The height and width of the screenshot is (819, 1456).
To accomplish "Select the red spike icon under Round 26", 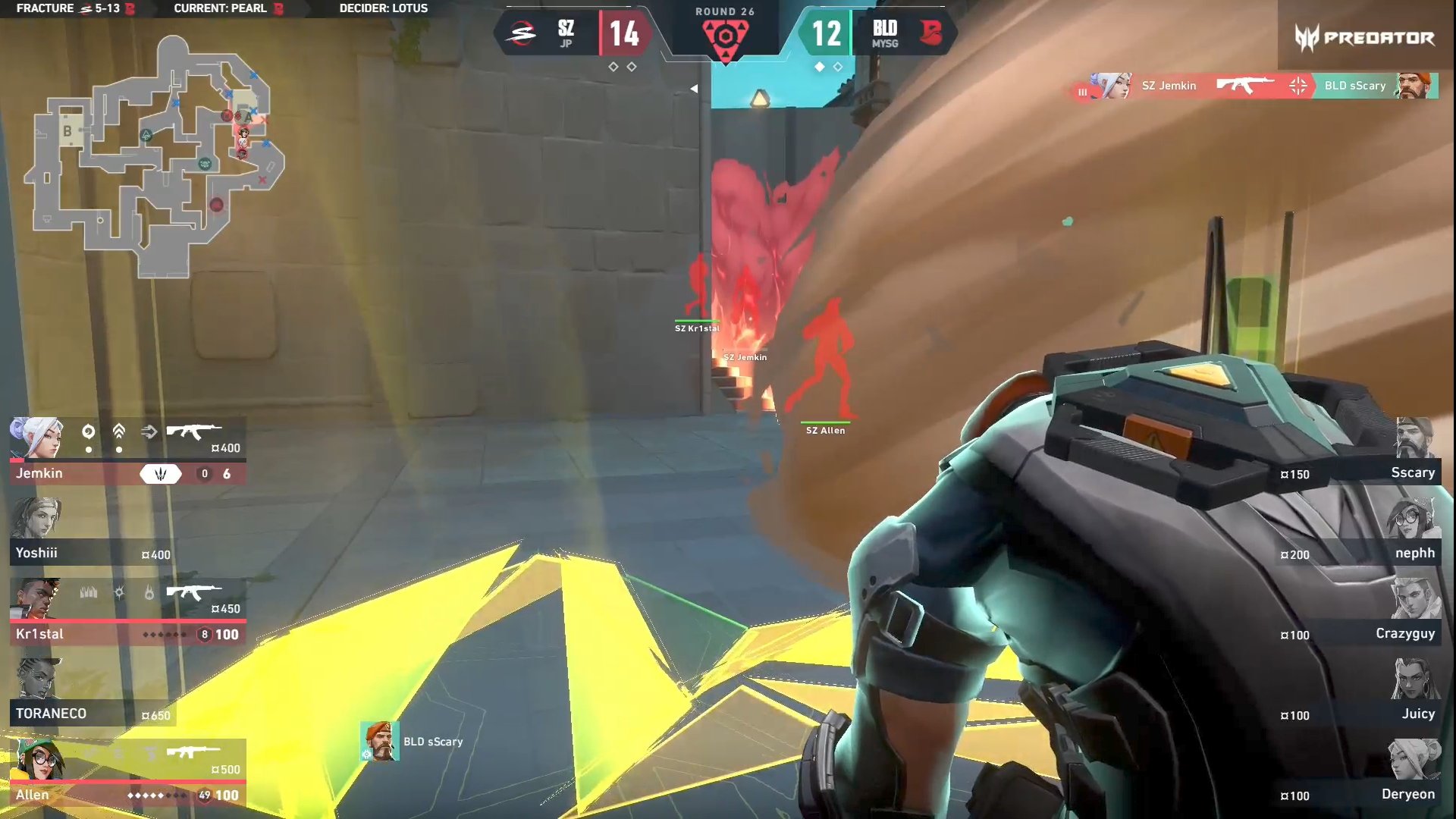I will pyautogui.click(x=726, y=38).
